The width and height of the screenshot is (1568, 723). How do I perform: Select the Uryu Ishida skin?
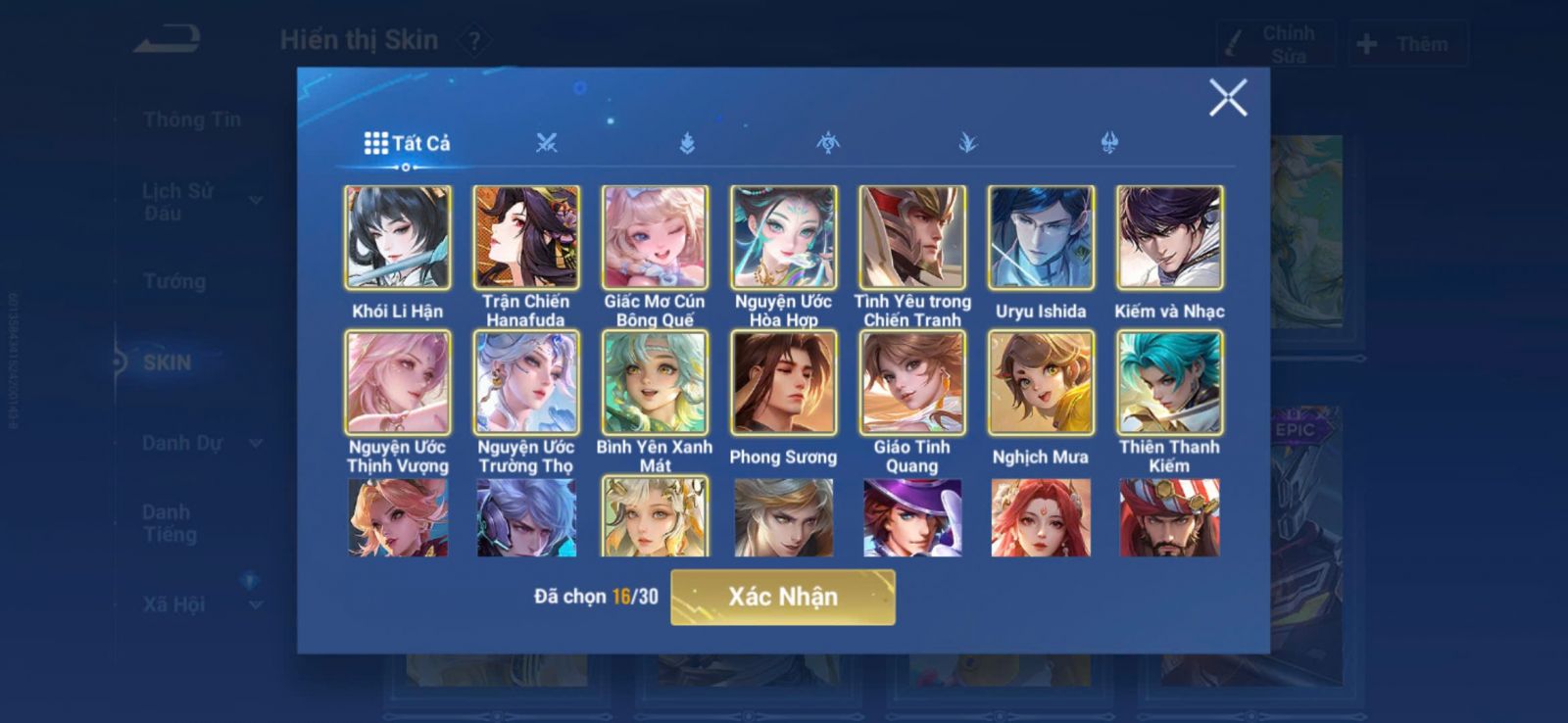[1041, 238]
